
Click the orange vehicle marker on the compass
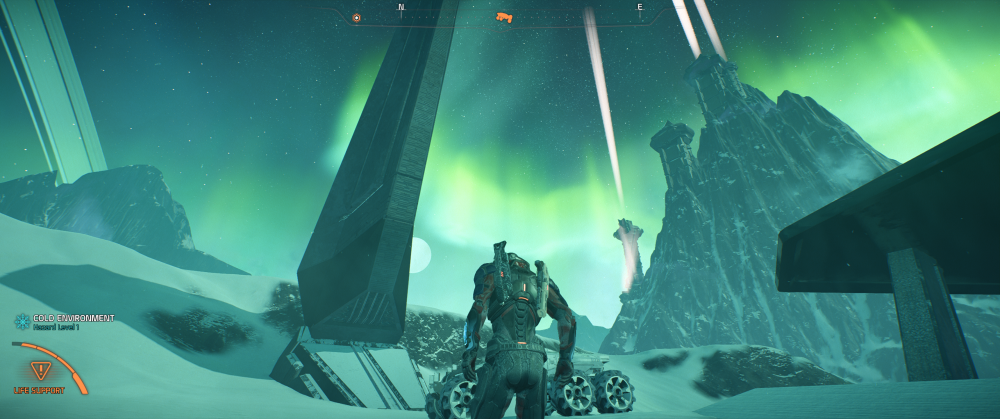coord(504,17)
